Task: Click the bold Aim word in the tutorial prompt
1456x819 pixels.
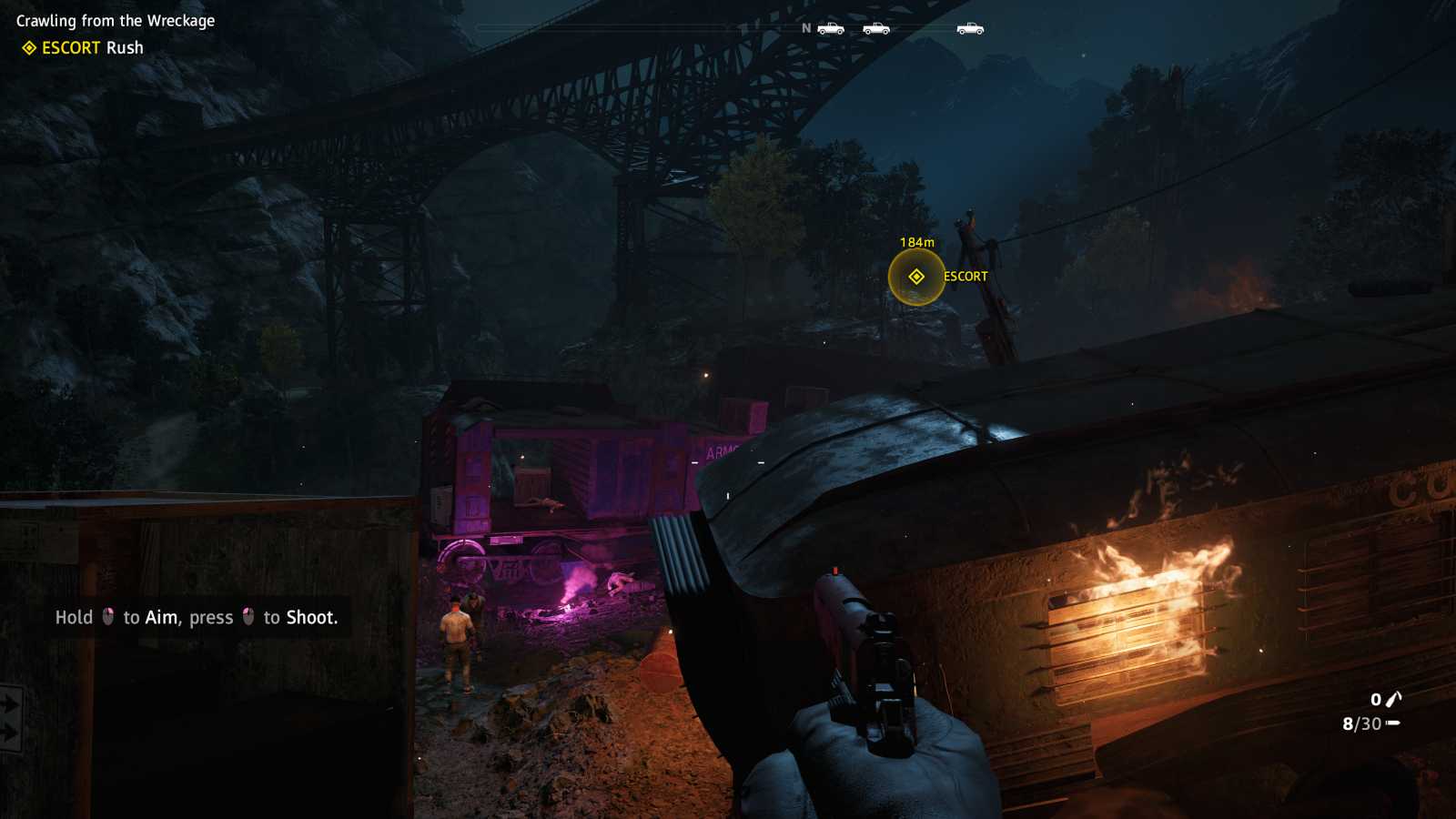Action: click(x=160, y=617)
